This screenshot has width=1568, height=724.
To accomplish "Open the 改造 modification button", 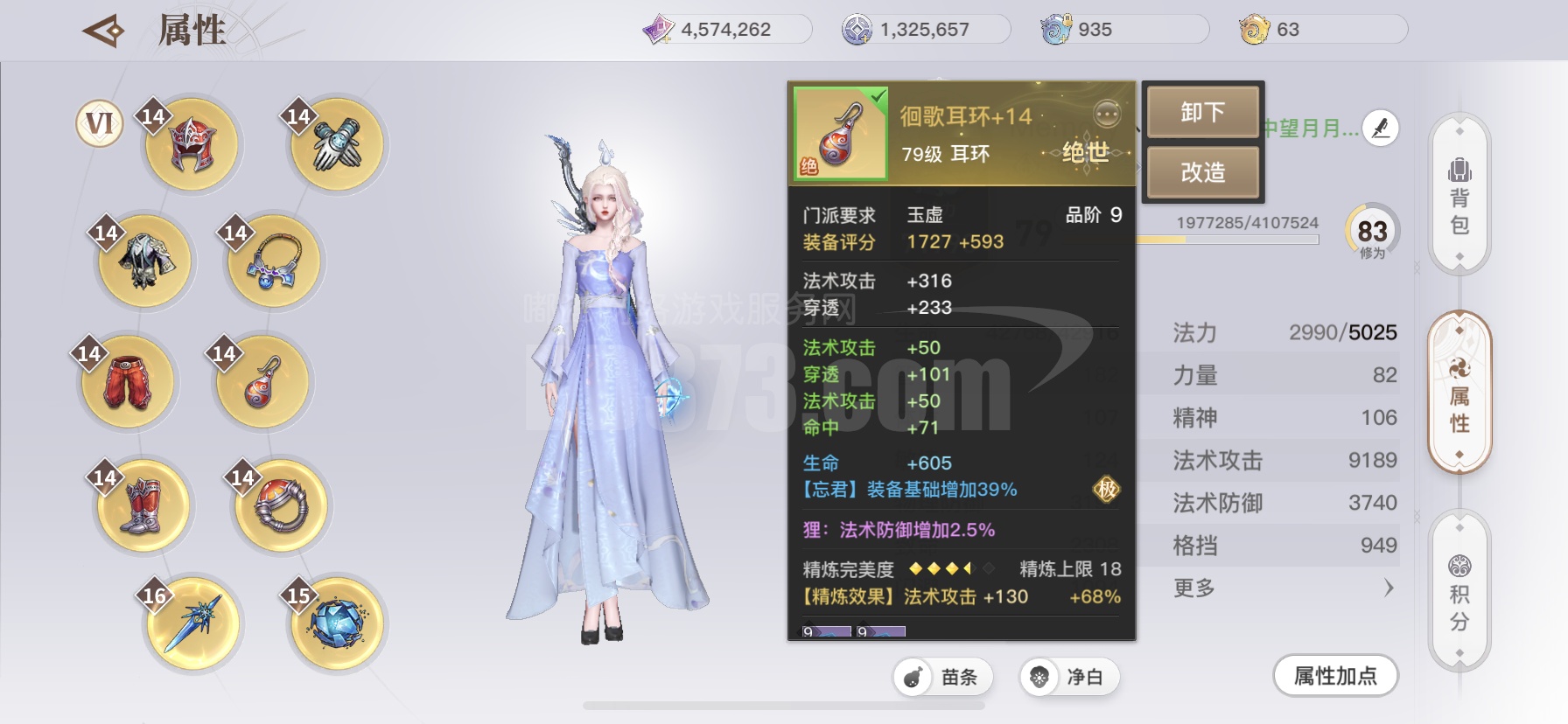I will tap(1202, 172).
